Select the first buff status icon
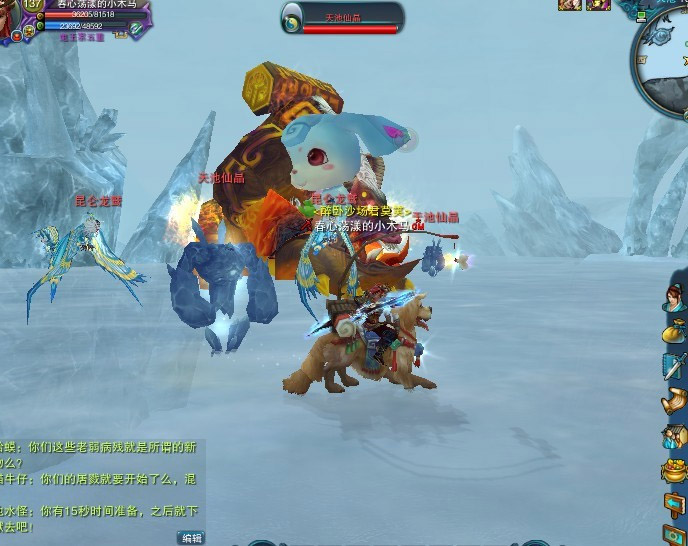 [570, 5]
